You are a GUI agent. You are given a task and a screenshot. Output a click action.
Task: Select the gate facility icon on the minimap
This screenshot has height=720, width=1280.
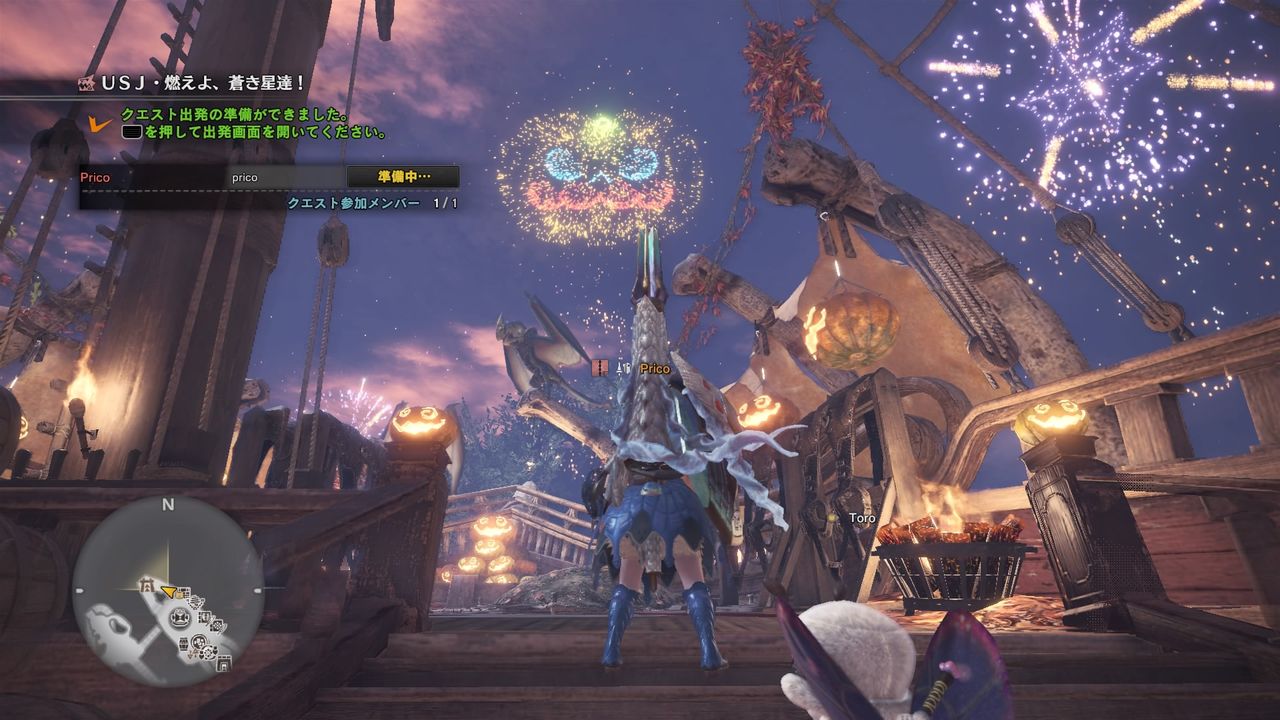[147, 585]
